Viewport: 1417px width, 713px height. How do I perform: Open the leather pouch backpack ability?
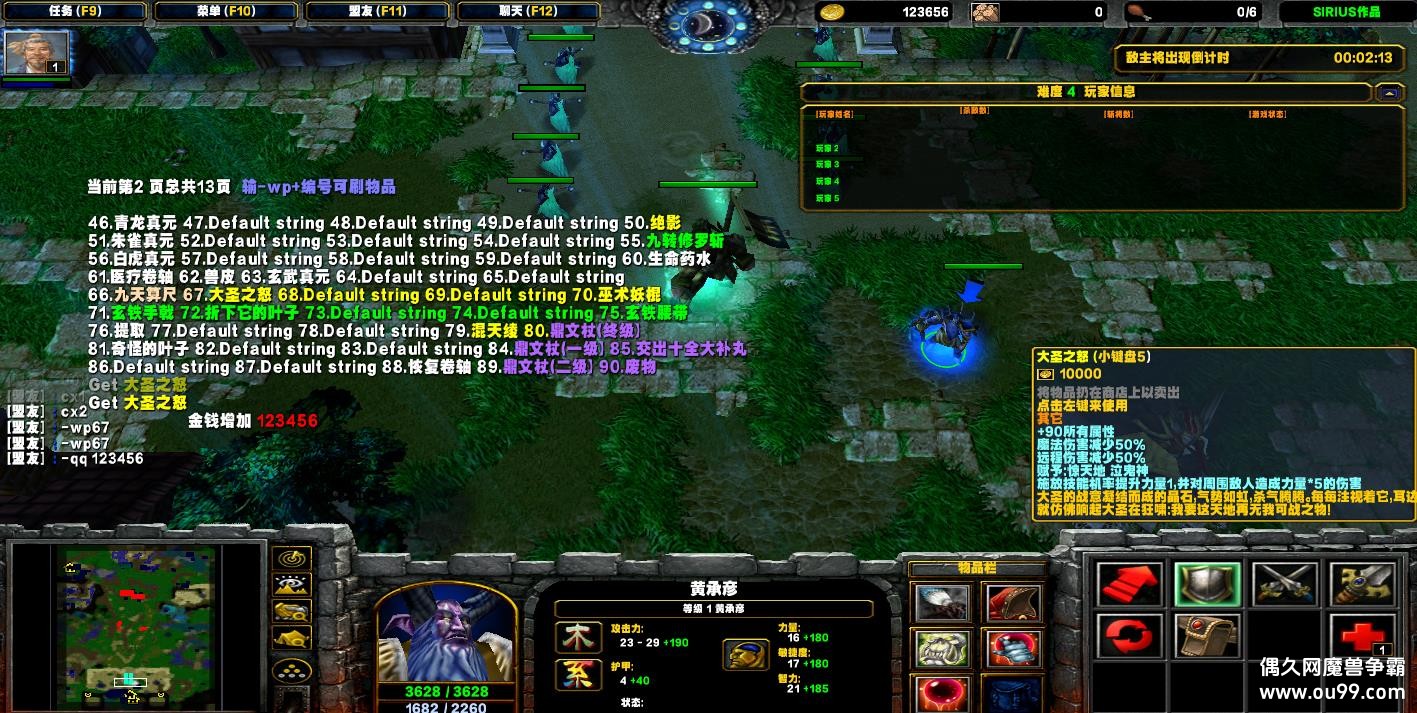(1207, 636)
